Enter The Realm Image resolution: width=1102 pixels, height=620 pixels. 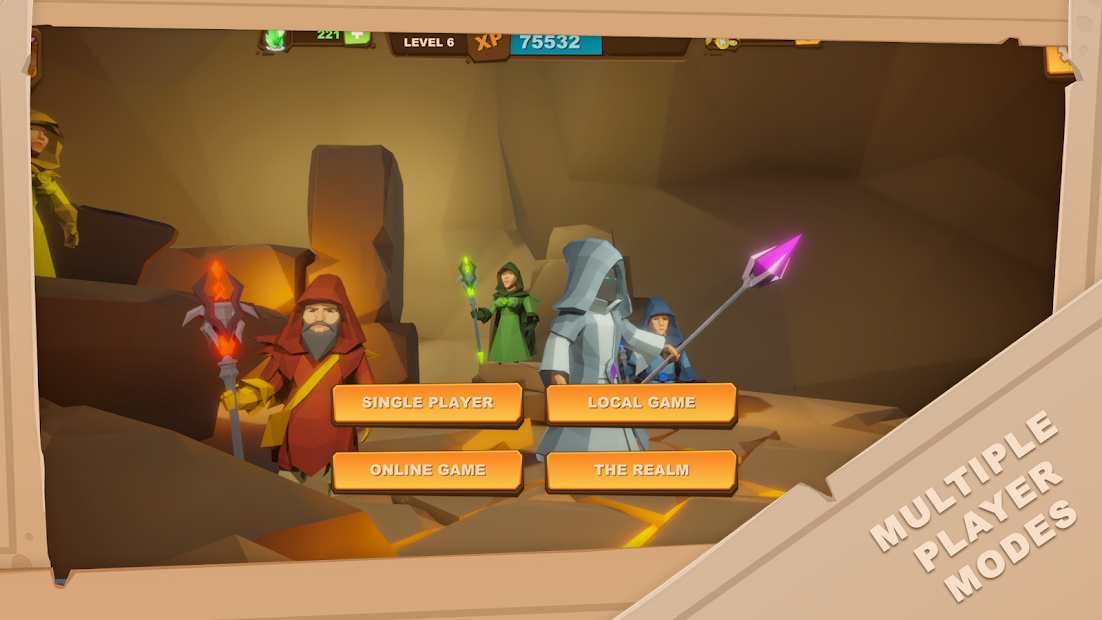[641, 470]
